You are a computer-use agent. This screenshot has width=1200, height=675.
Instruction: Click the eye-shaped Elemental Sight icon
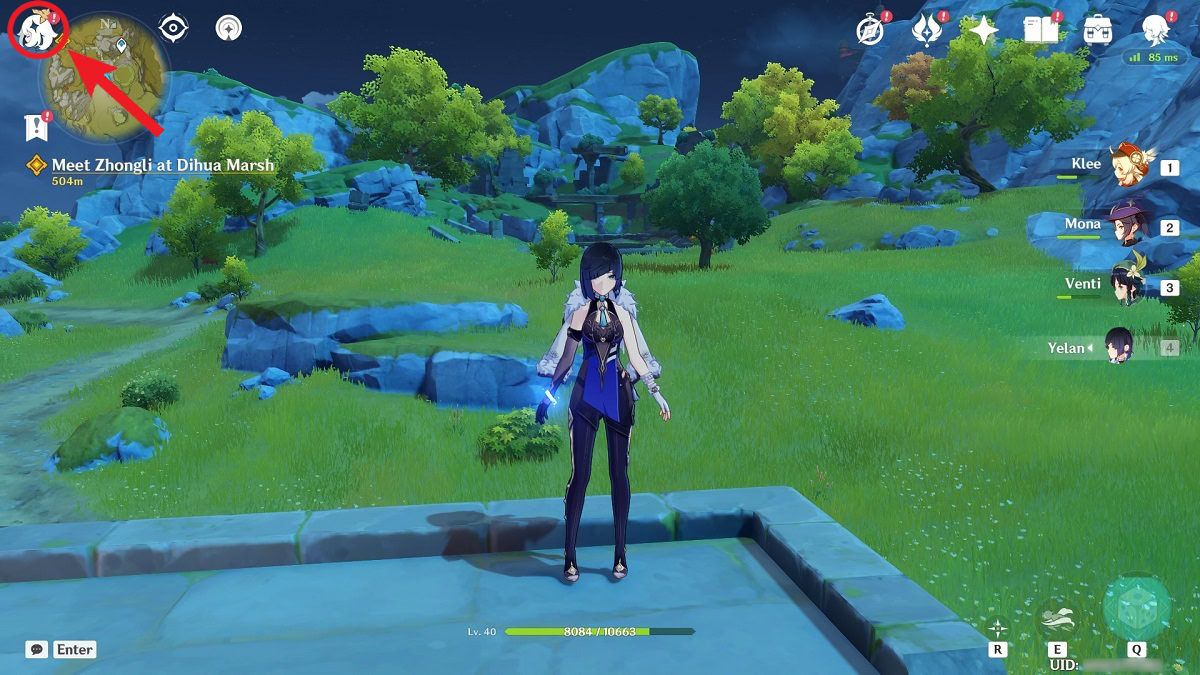point(174,28)
